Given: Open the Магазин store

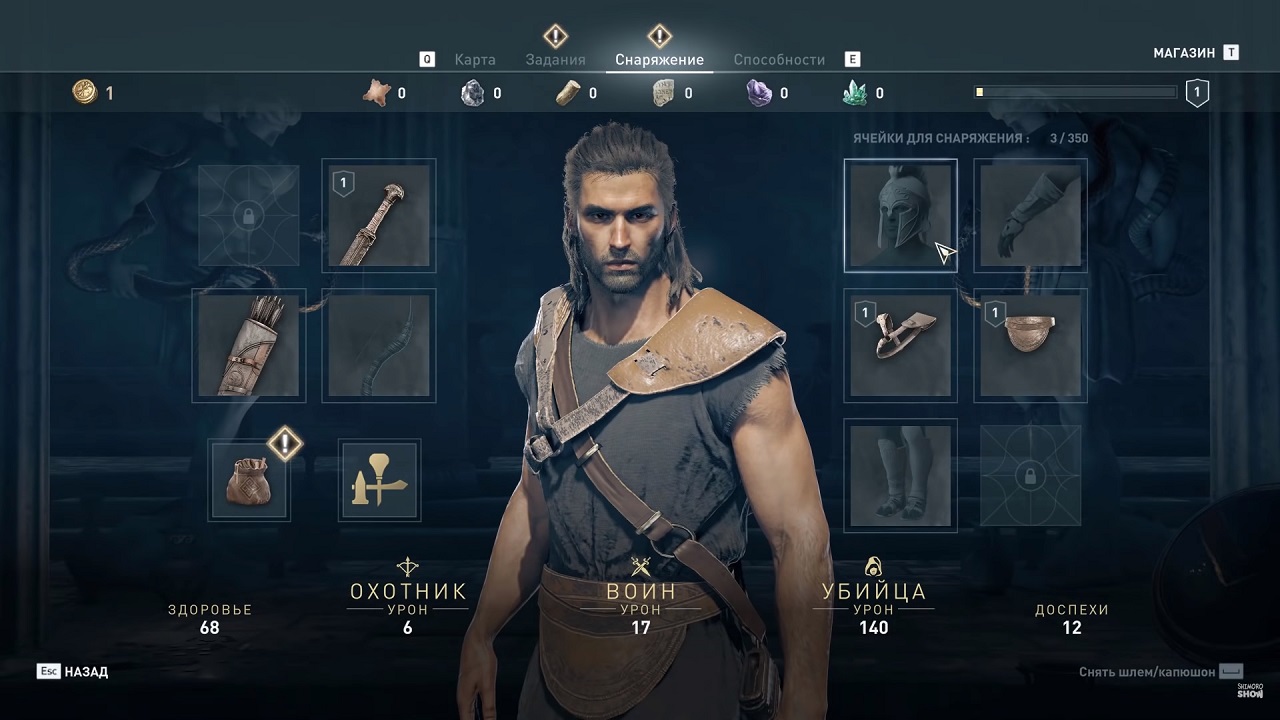Looking at the screenshot, I should click(x=1184, y=53).
